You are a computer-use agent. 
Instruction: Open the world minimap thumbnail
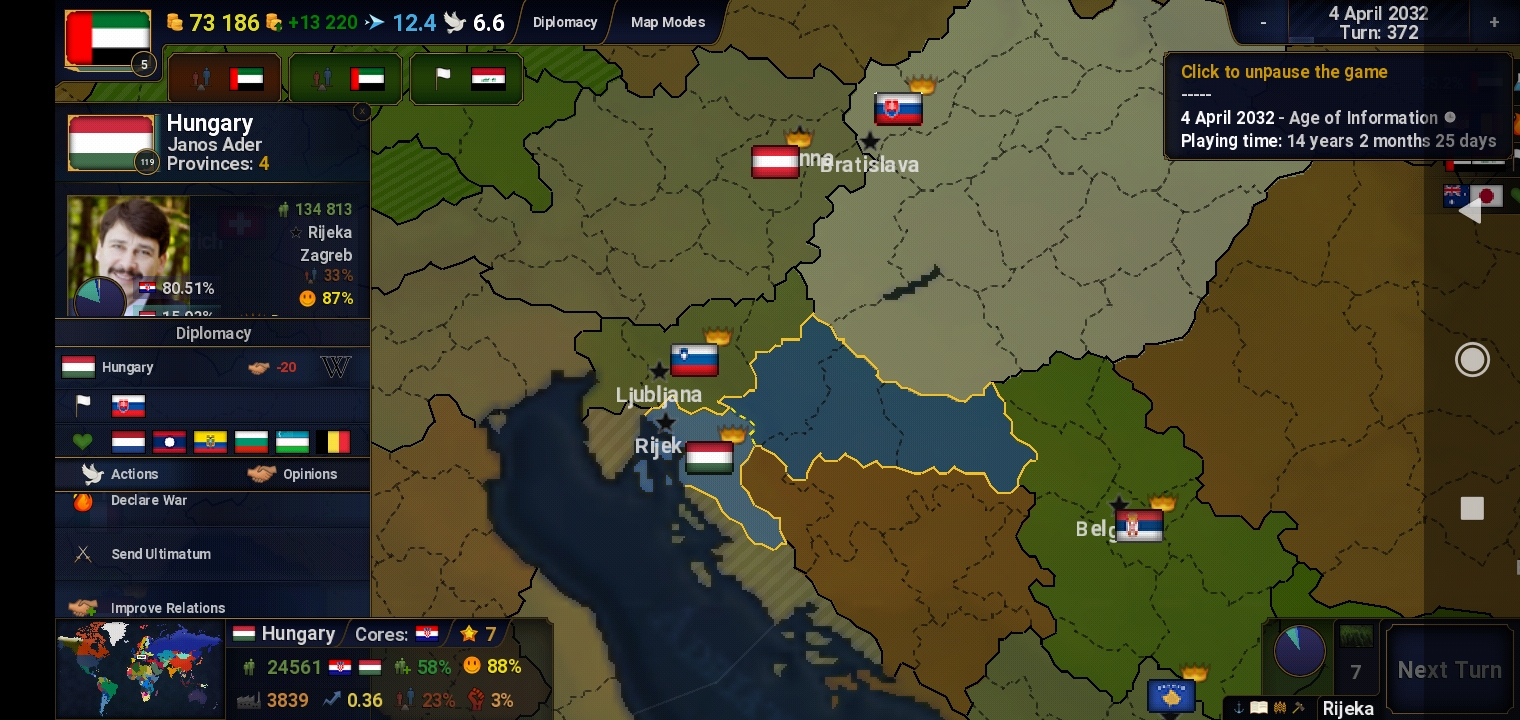point(138,668)
